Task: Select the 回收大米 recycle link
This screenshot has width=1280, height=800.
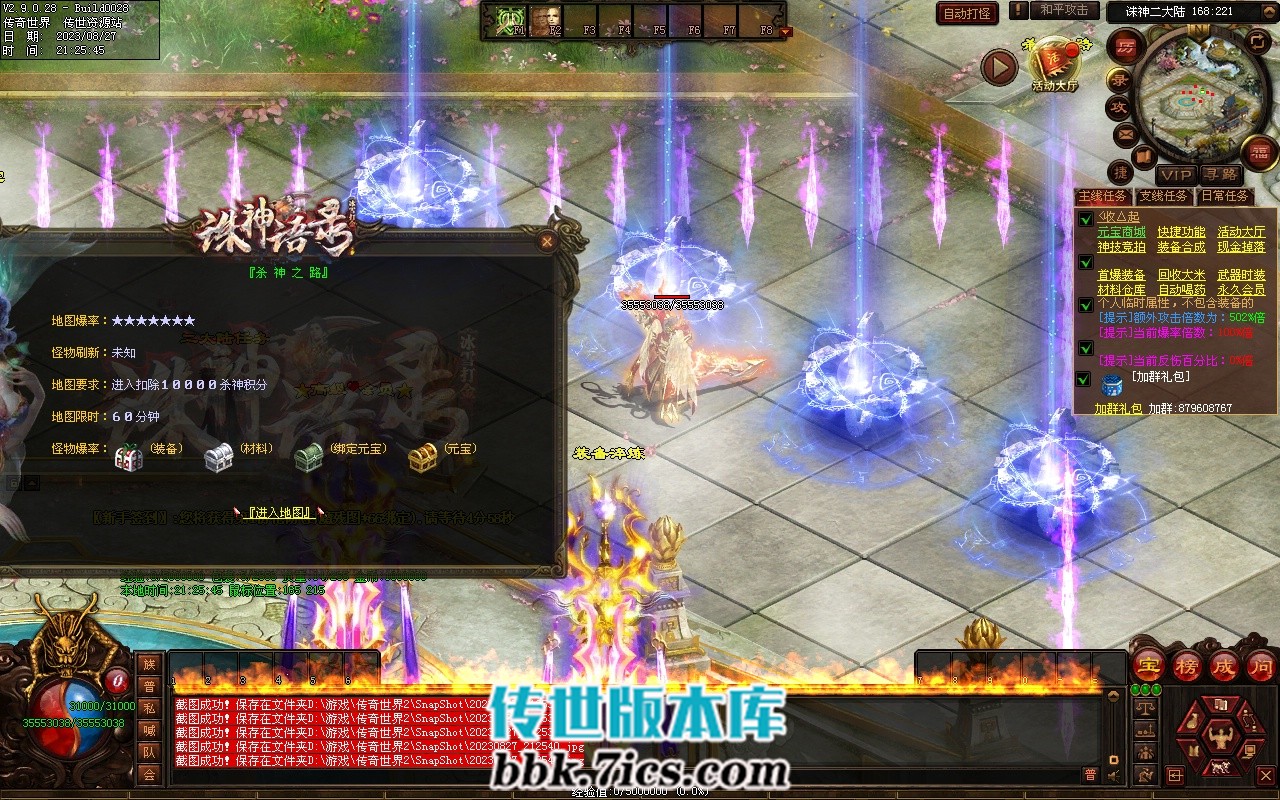Action: (x=1181, y=275)
